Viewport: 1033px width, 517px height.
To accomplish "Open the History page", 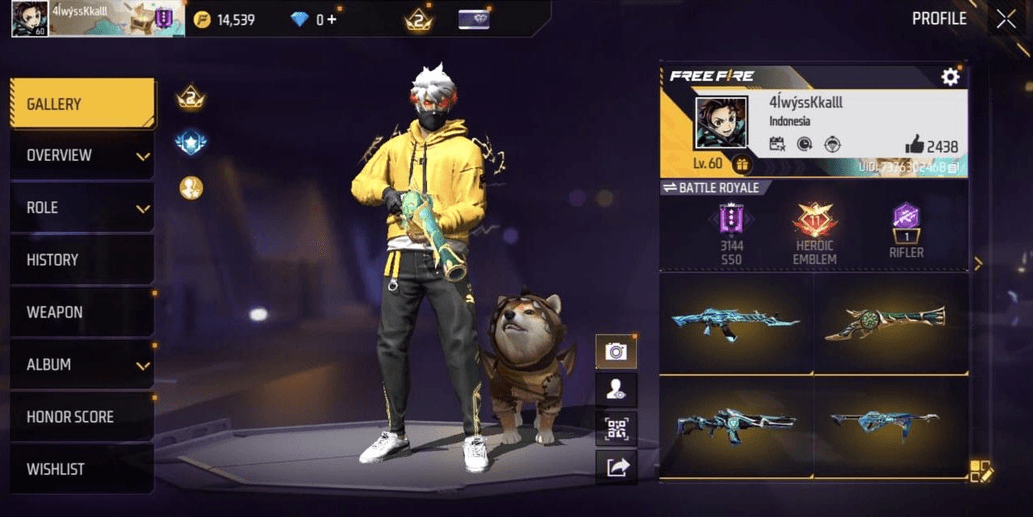I will pos(82,260).
